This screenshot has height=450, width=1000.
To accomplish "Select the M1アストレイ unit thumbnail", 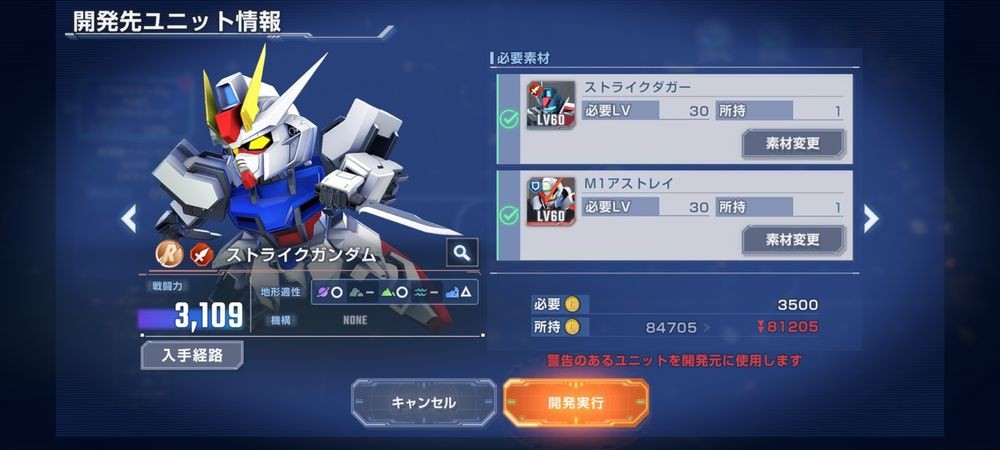I will 551,201.
